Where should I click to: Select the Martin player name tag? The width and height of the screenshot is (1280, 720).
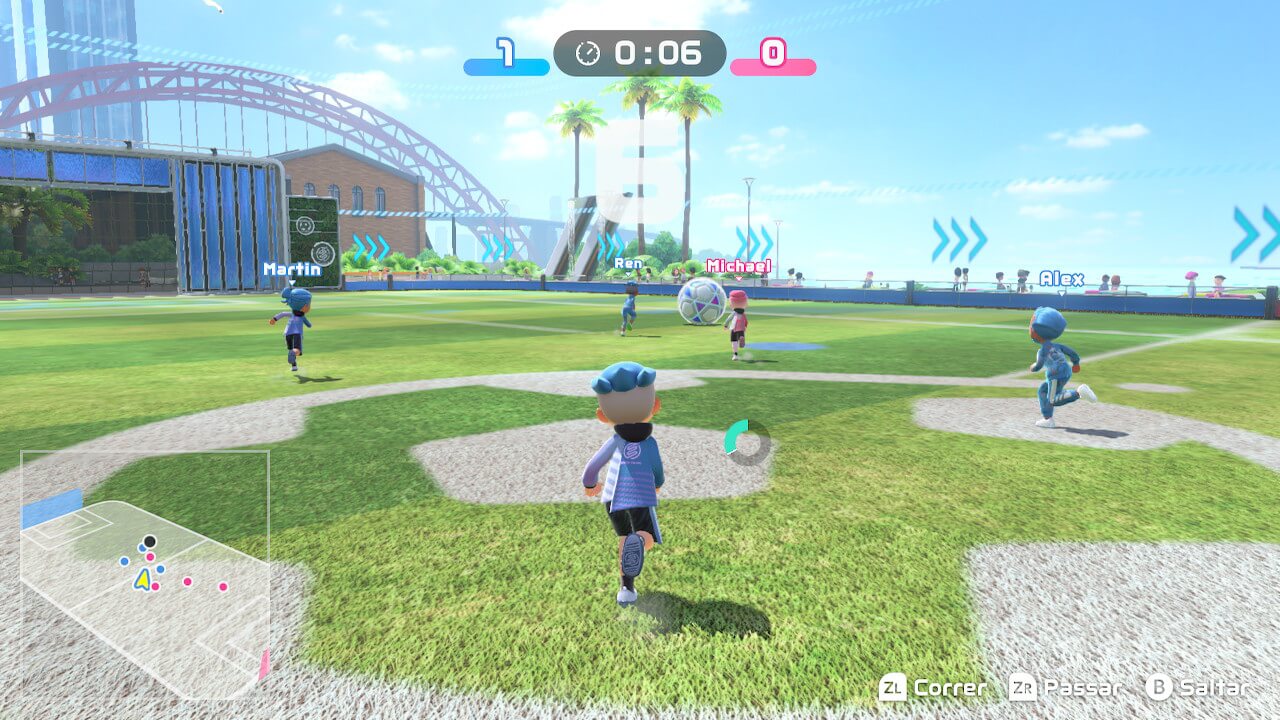[x=292, y=269]
